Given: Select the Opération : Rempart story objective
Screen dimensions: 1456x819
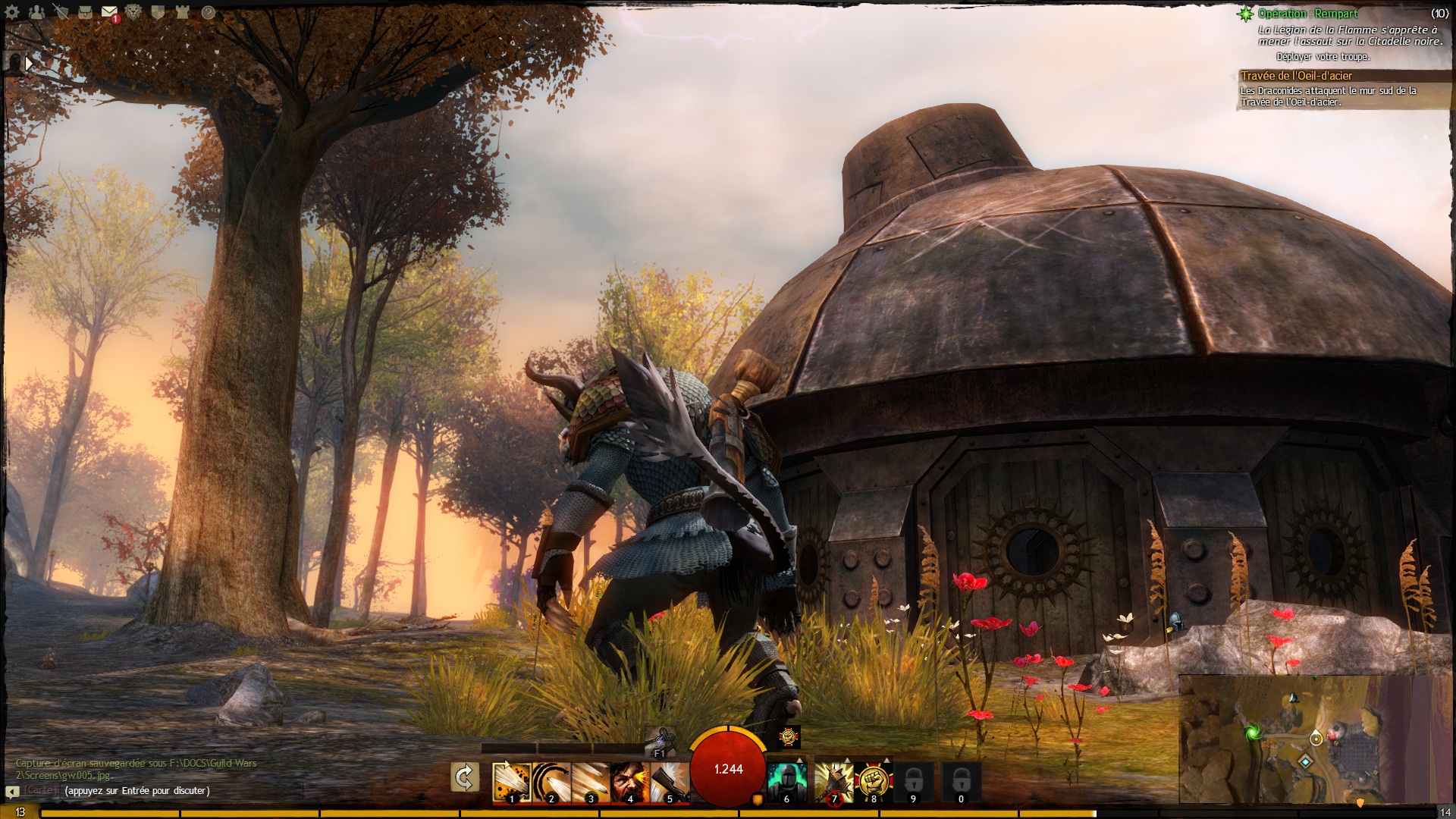Looking at the screenshot, I should tap(1307, 14).
